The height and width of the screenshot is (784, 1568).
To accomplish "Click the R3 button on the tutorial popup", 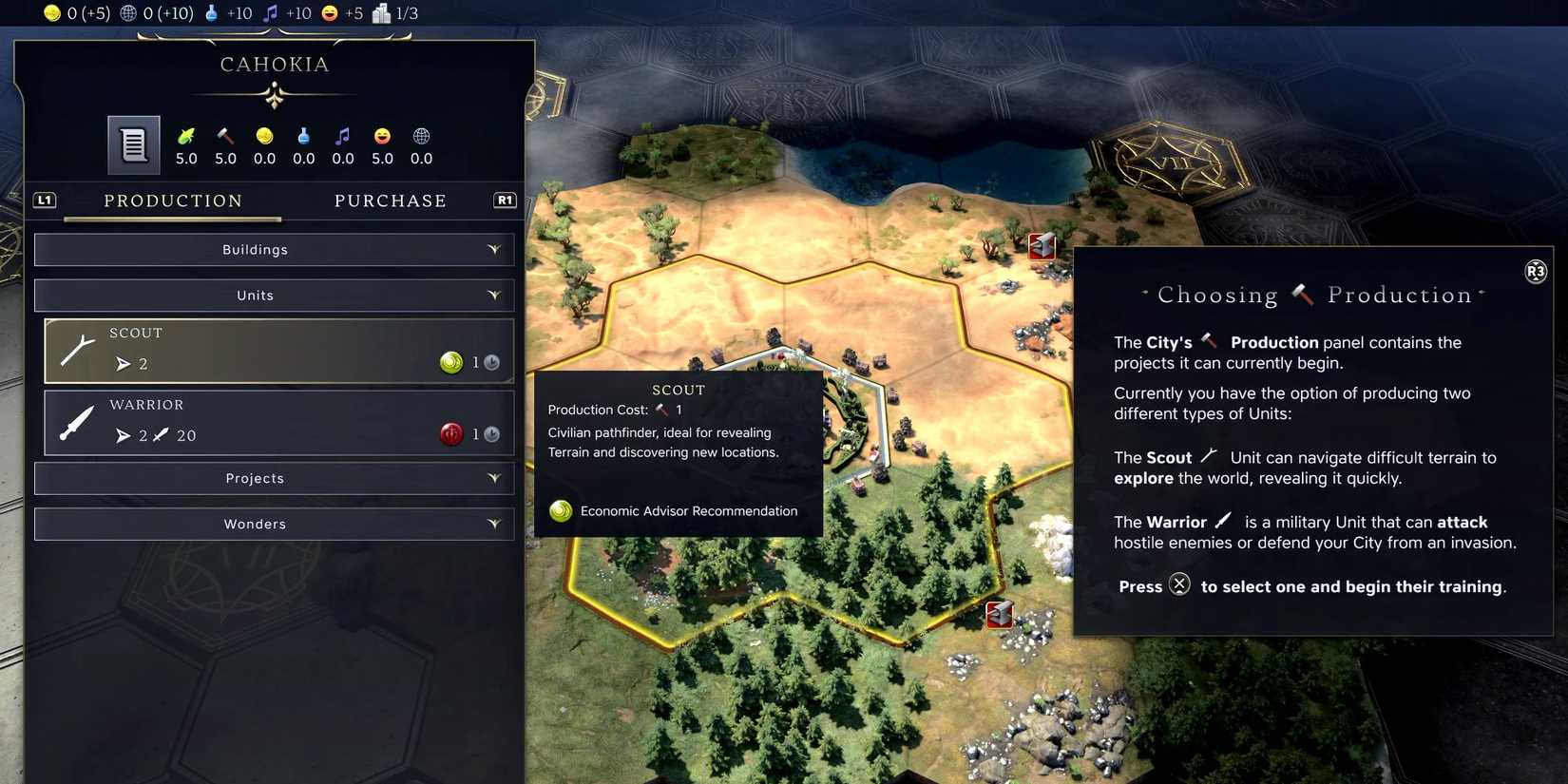I will pos(1536,271).
